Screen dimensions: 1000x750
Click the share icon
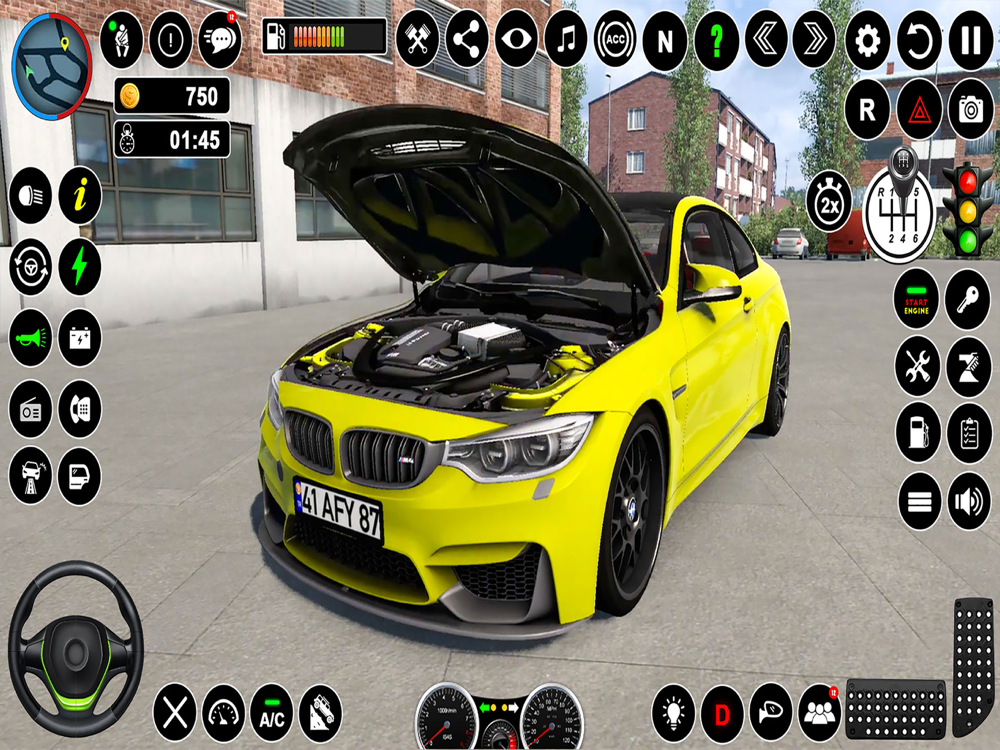coord(467,41)
